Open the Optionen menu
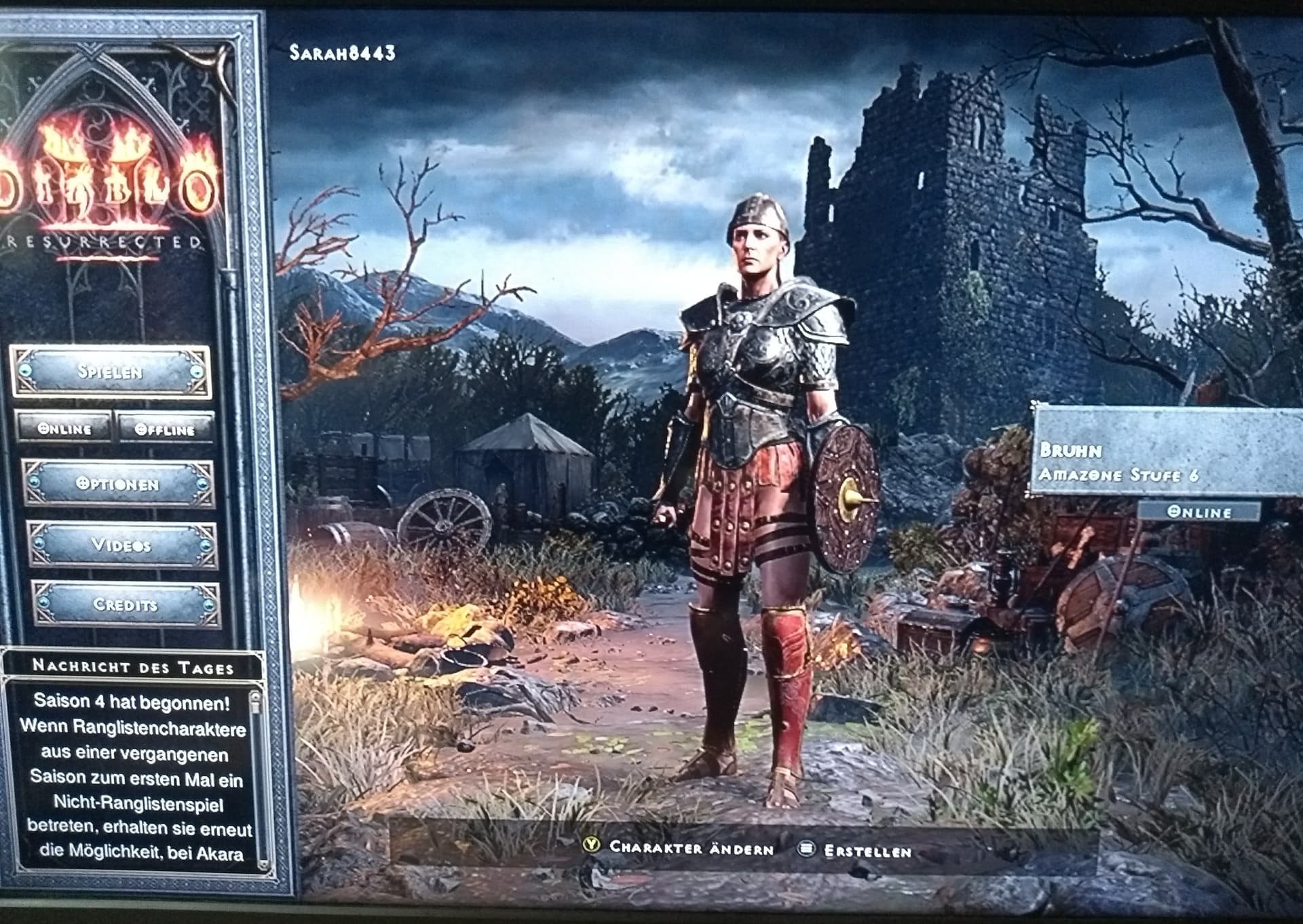Image resolution: width=1303 pixels, height=924 pixels. 118,484
